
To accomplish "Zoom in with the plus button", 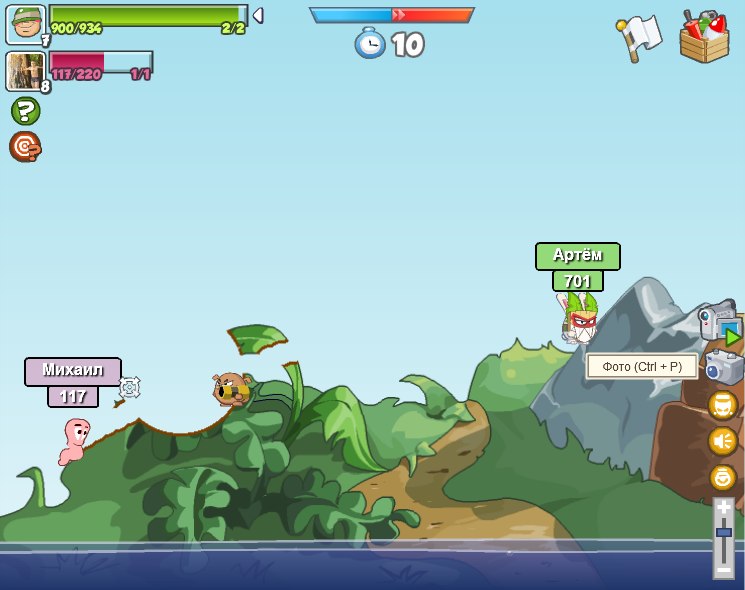I will point(724,509).
